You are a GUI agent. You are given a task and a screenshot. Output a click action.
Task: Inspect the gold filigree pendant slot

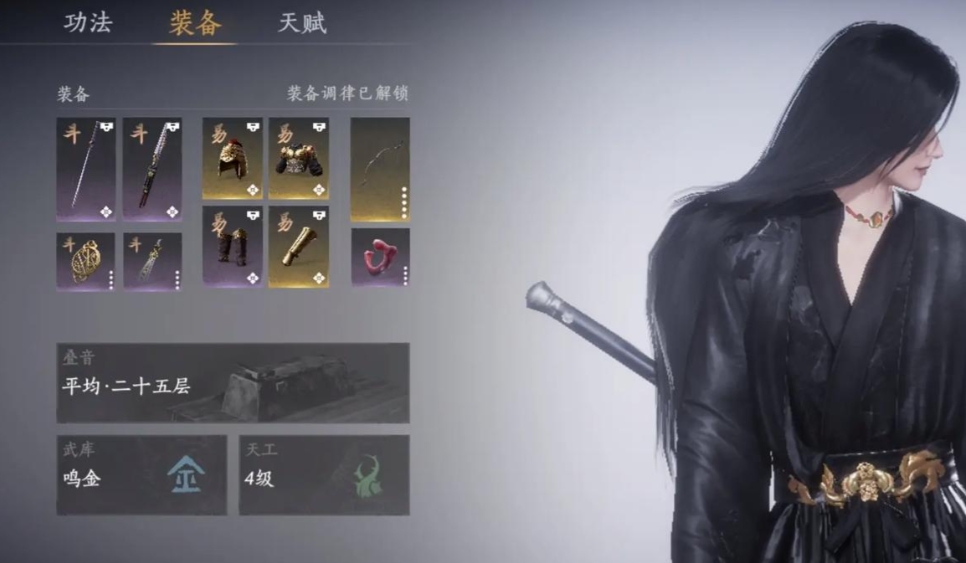pos(86,262)
